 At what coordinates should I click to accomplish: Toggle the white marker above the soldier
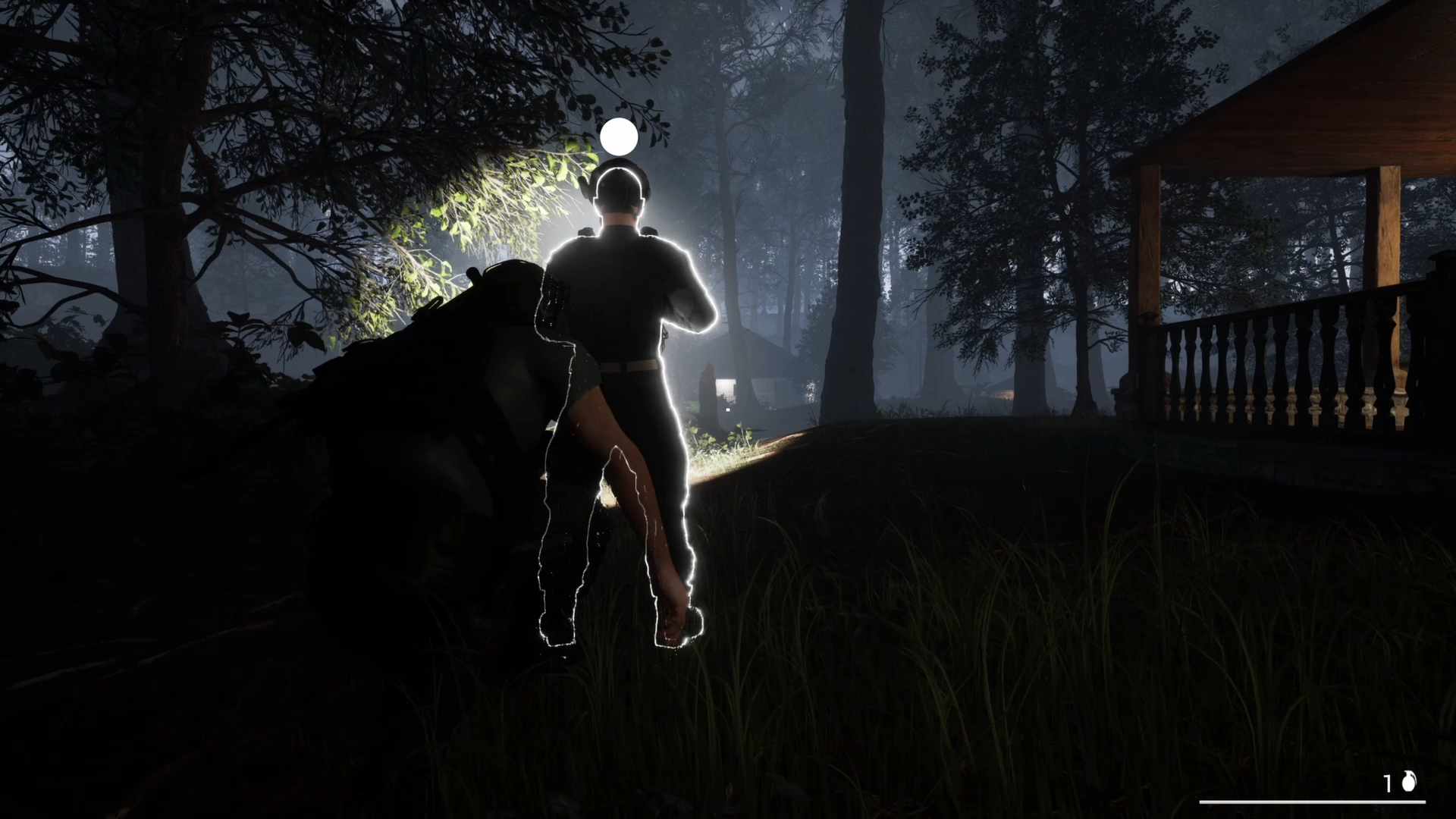(619, 136)
